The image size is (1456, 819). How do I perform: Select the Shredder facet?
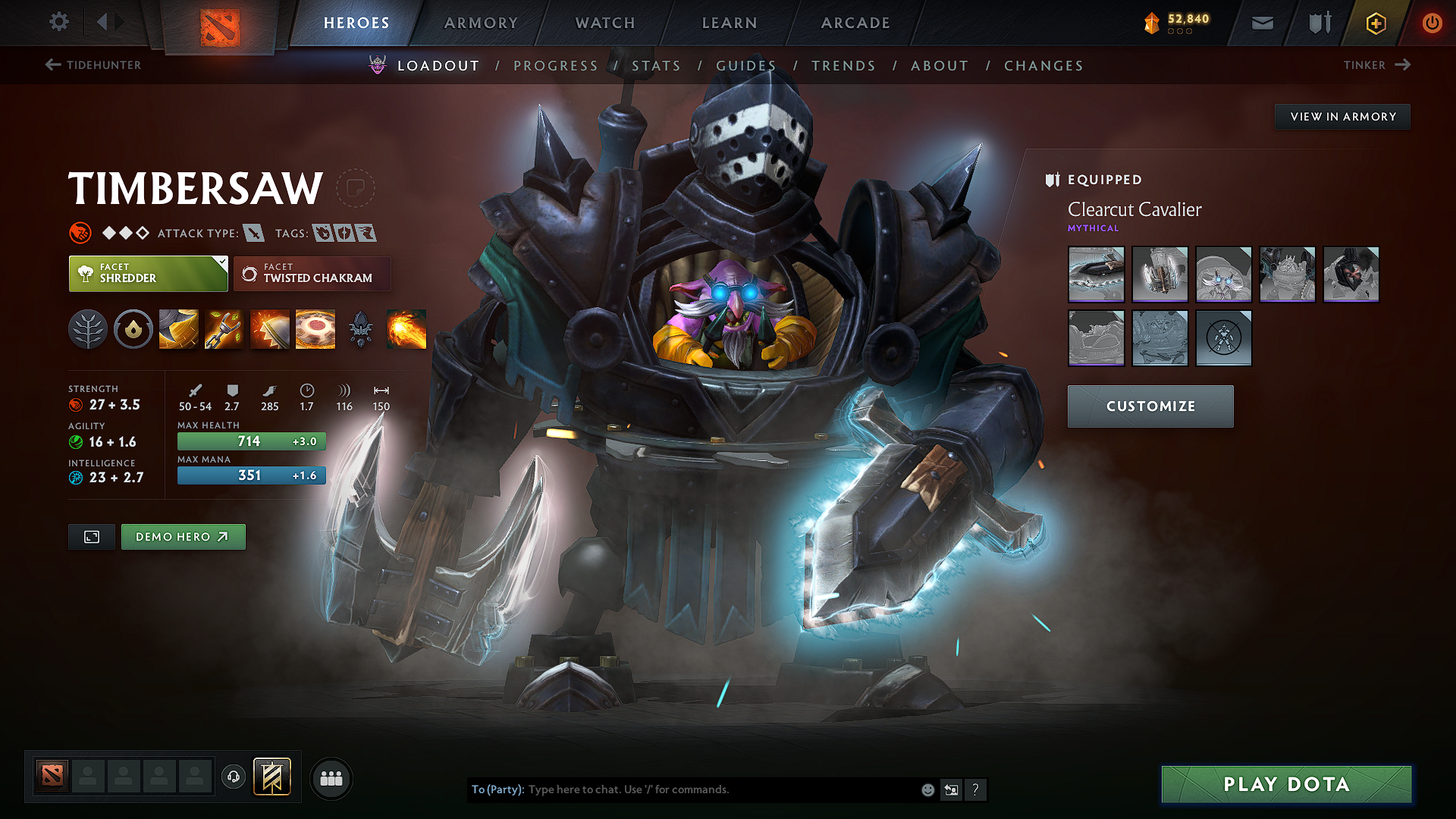[x=148, y=274]
